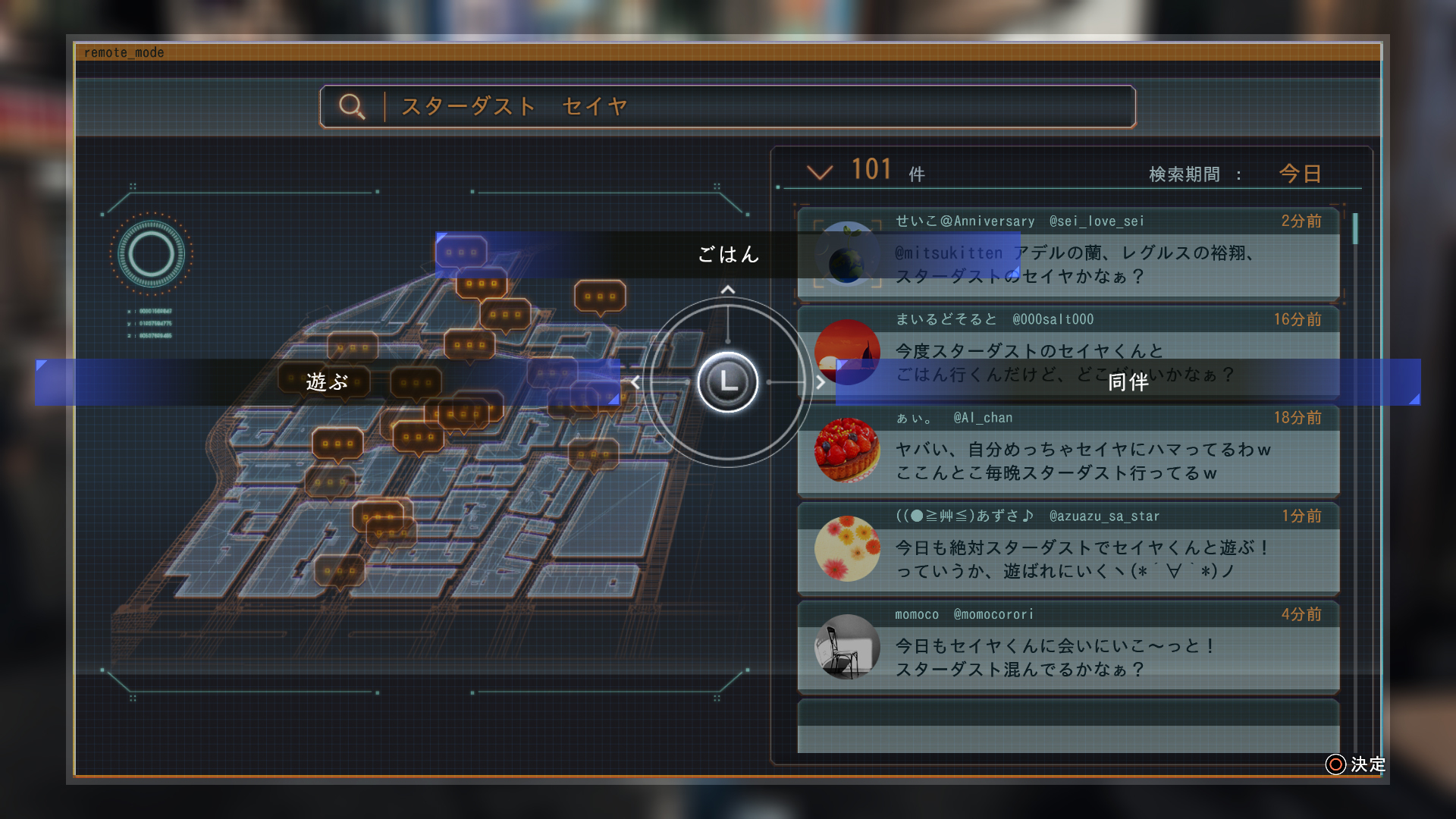Expand the chevron next to 101 results
The height and width of the screenshot is (819, 1456).
821,172
